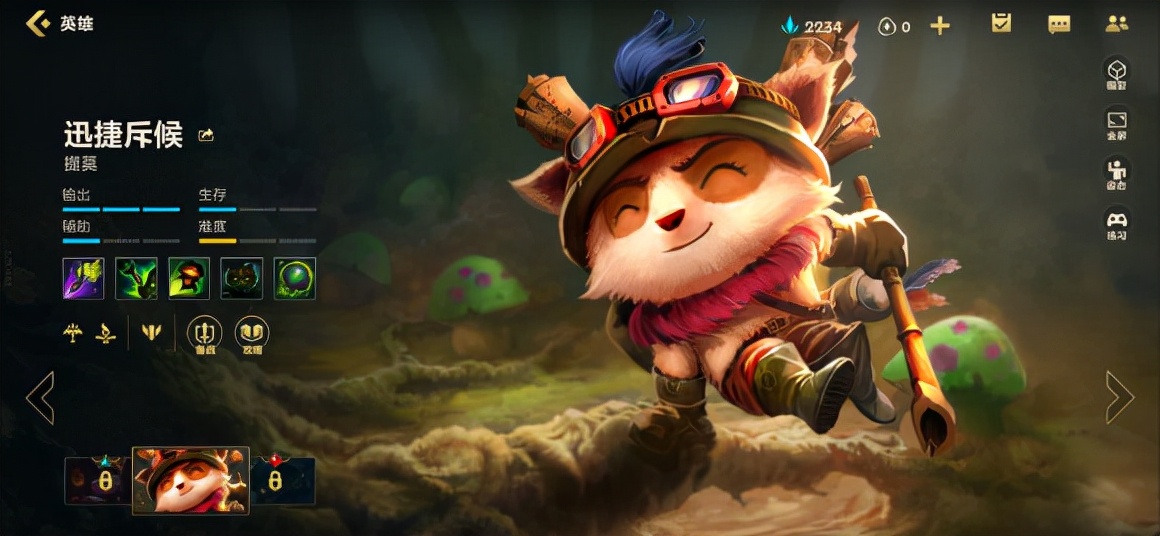1160x536 pixels.
Task: Open practice mode with the gamepad icon
Action: [x=1116, y=222]
